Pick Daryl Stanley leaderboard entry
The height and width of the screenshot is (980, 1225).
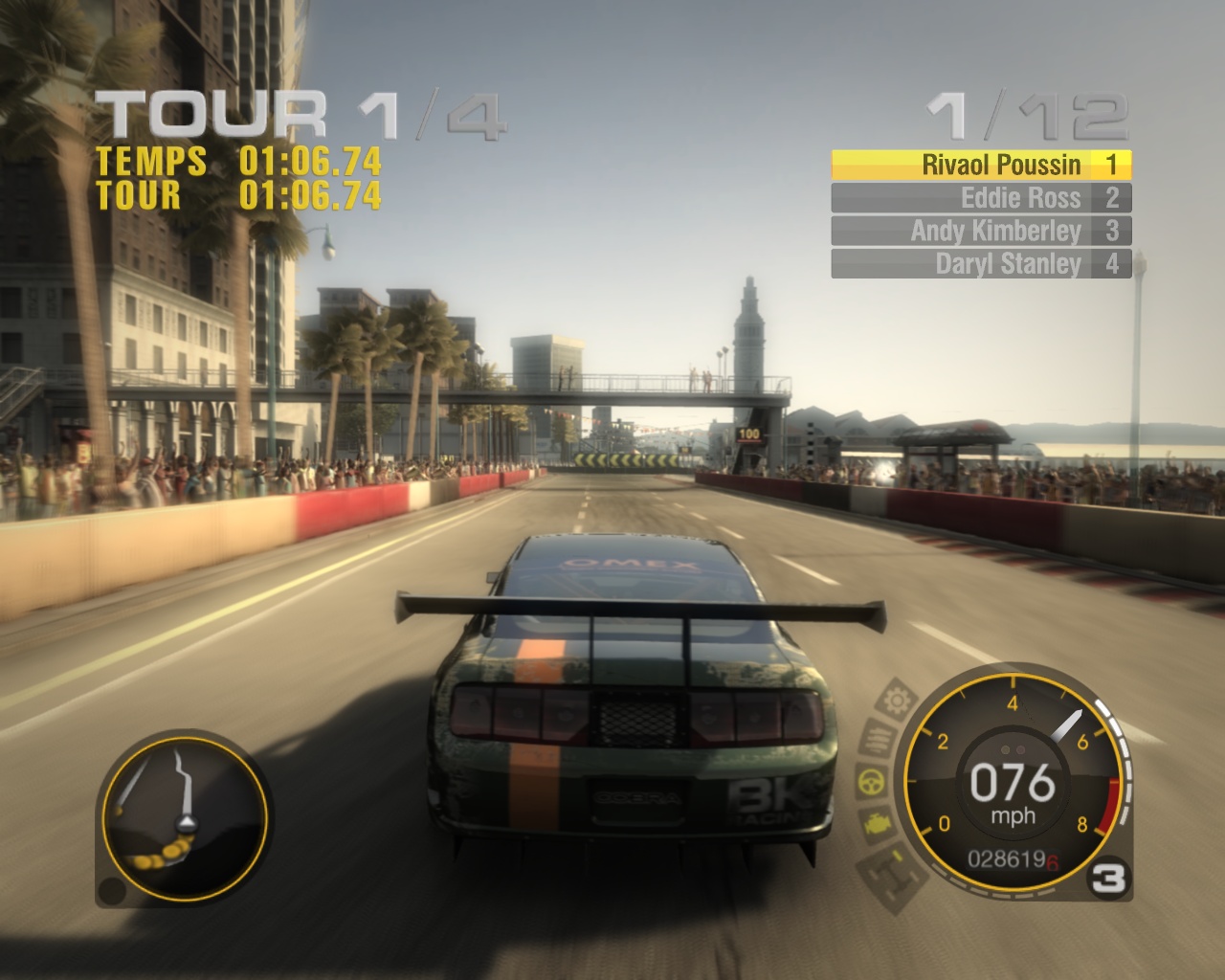click(x=981, y=263)
